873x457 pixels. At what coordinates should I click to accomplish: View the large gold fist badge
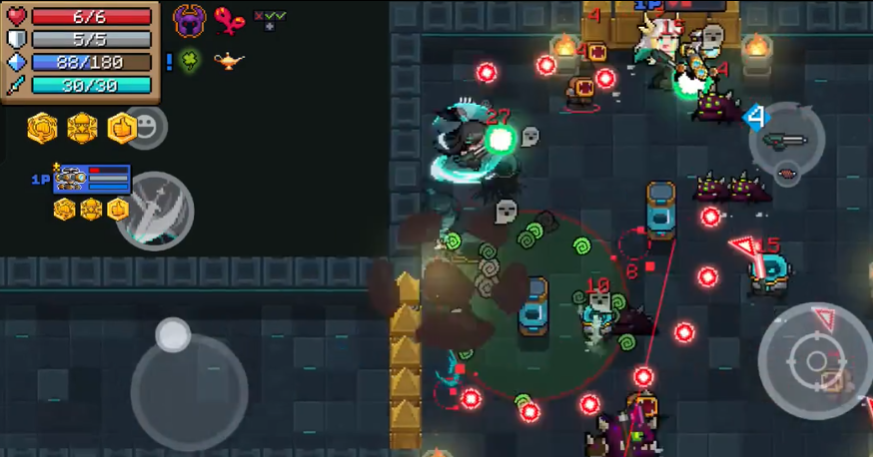tap(42, 128)
